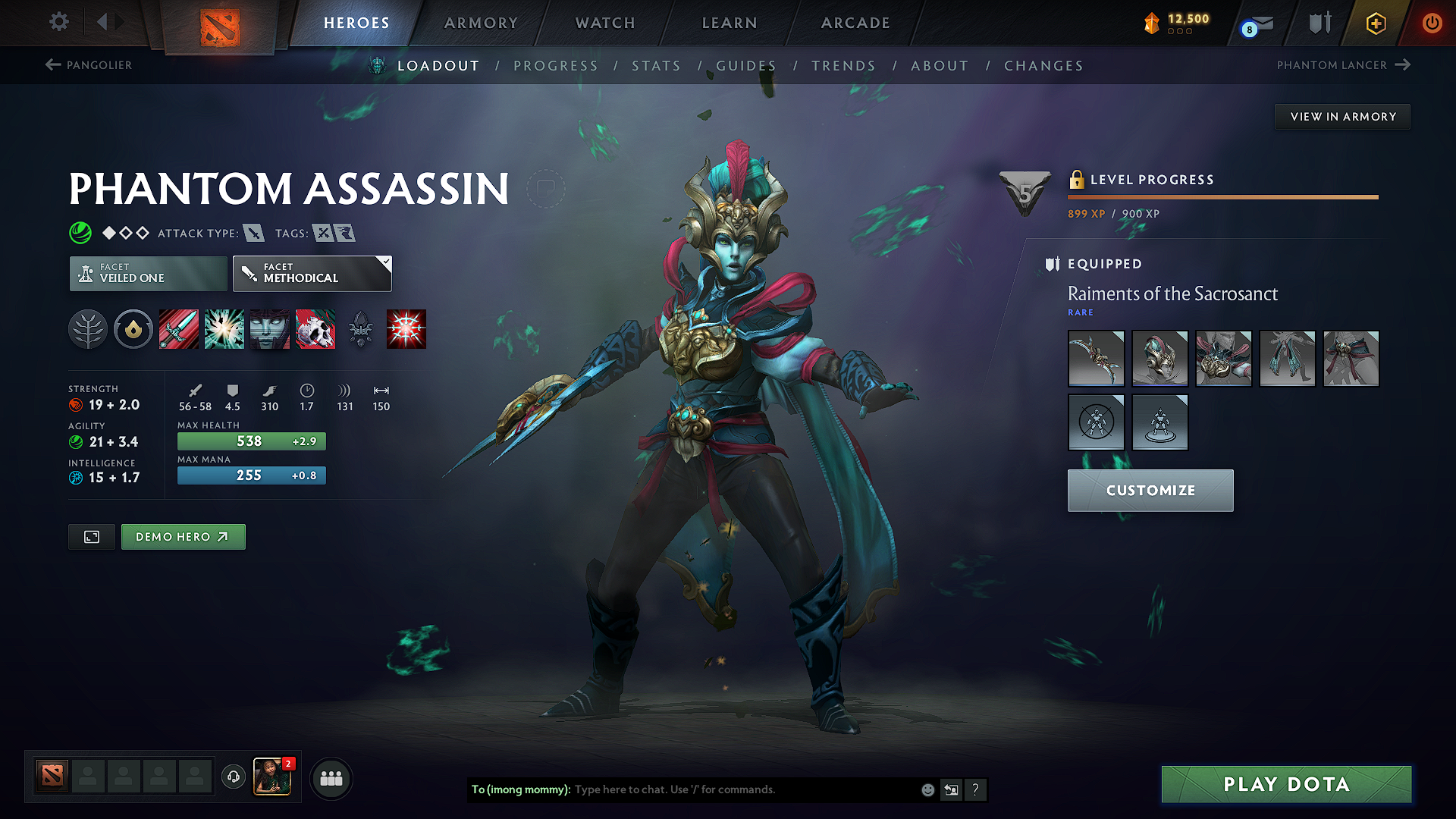Go to the Learn tab

[x=730, y=23]
